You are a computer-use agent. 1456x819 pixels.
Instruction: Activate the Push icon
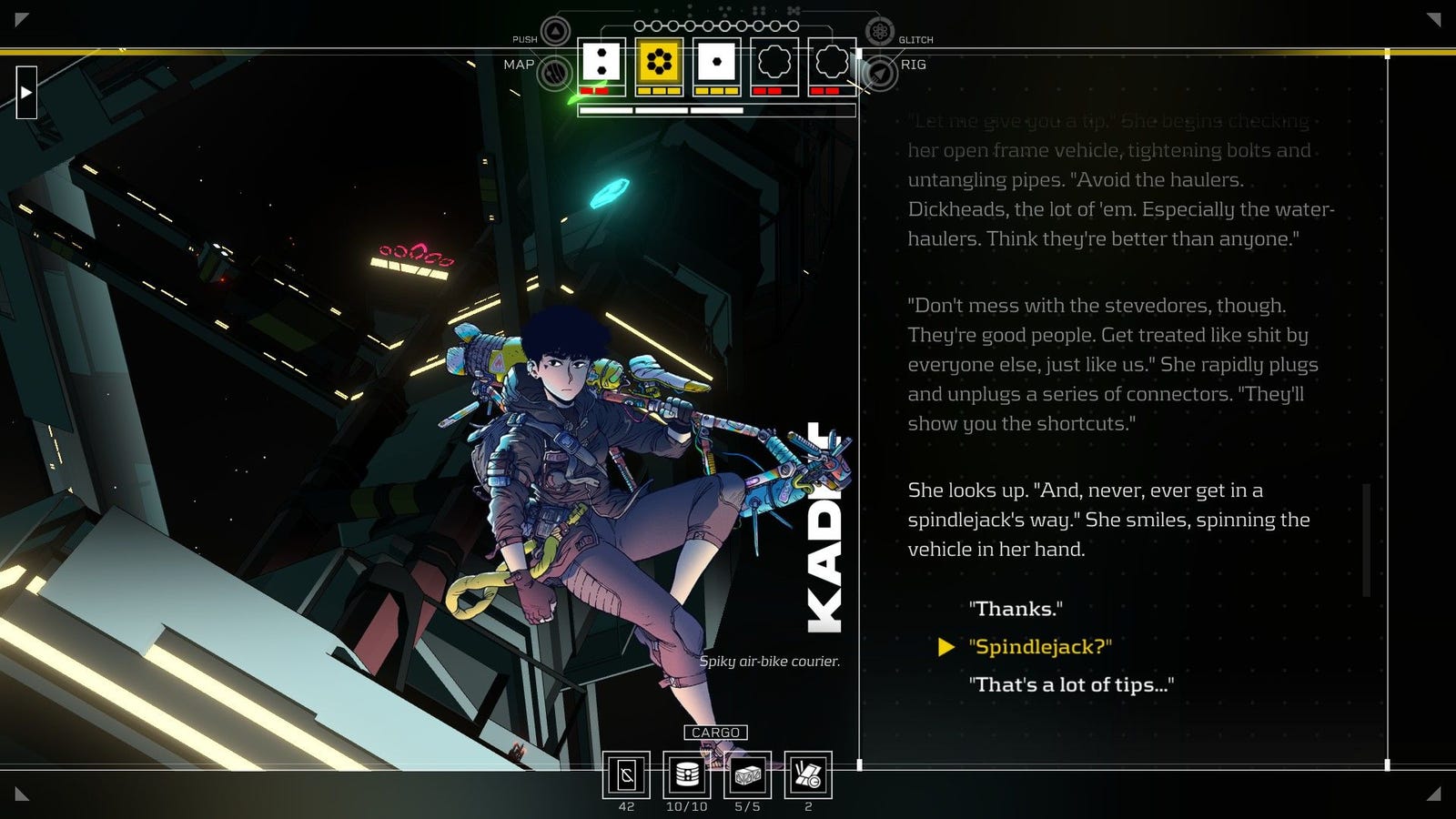555,33
